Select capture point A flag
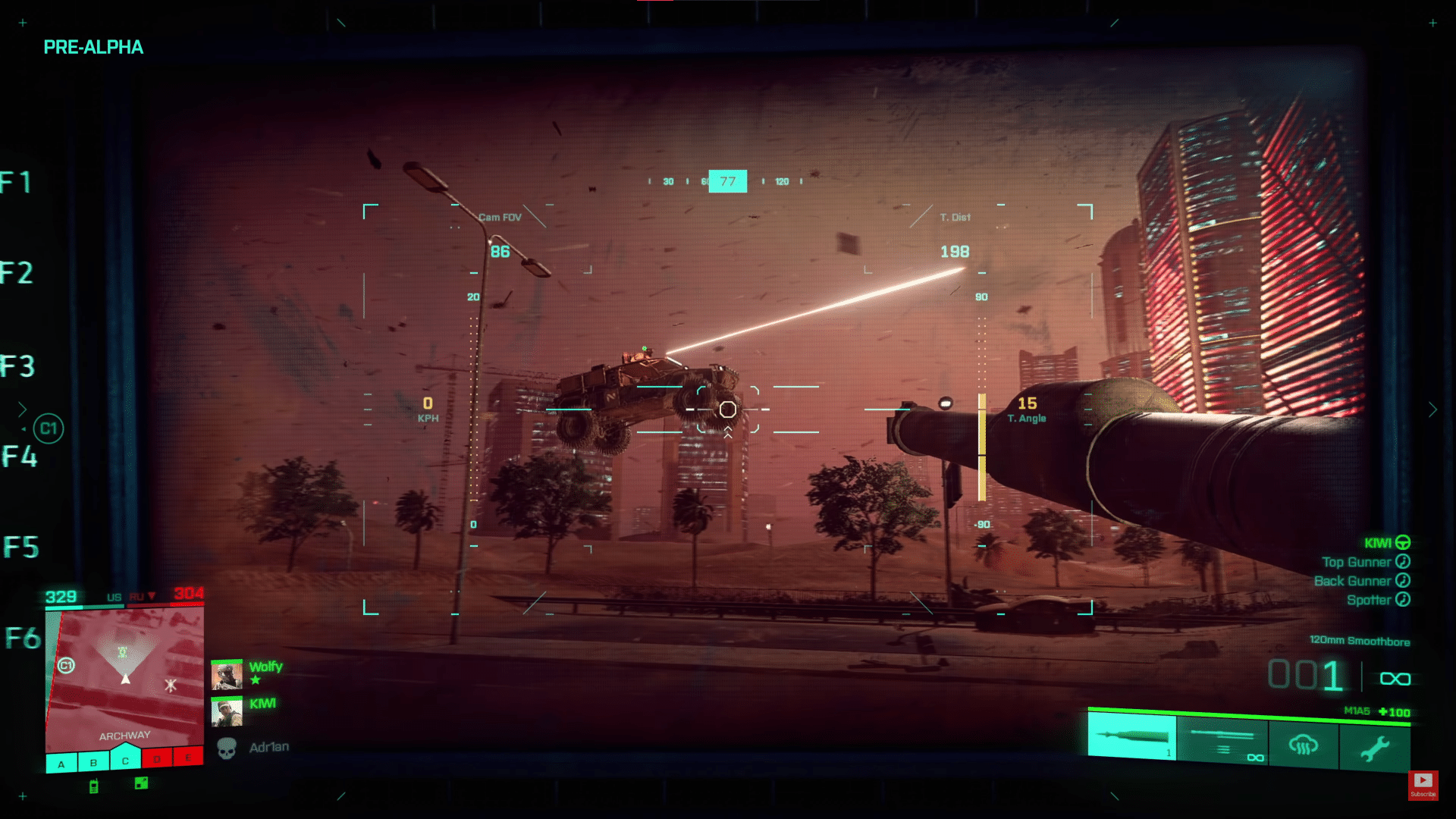The width and height of the screenshot is (1456, 819). tap(61, 764)
